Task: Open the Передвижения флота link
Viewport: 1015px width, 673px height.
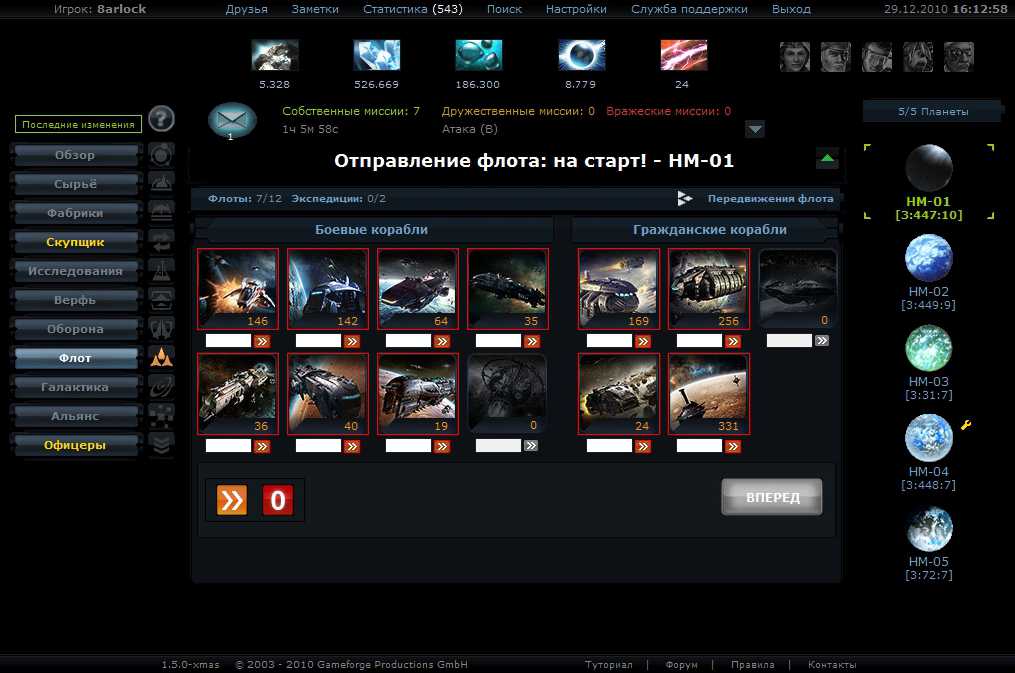Action: tap(770, 199)
